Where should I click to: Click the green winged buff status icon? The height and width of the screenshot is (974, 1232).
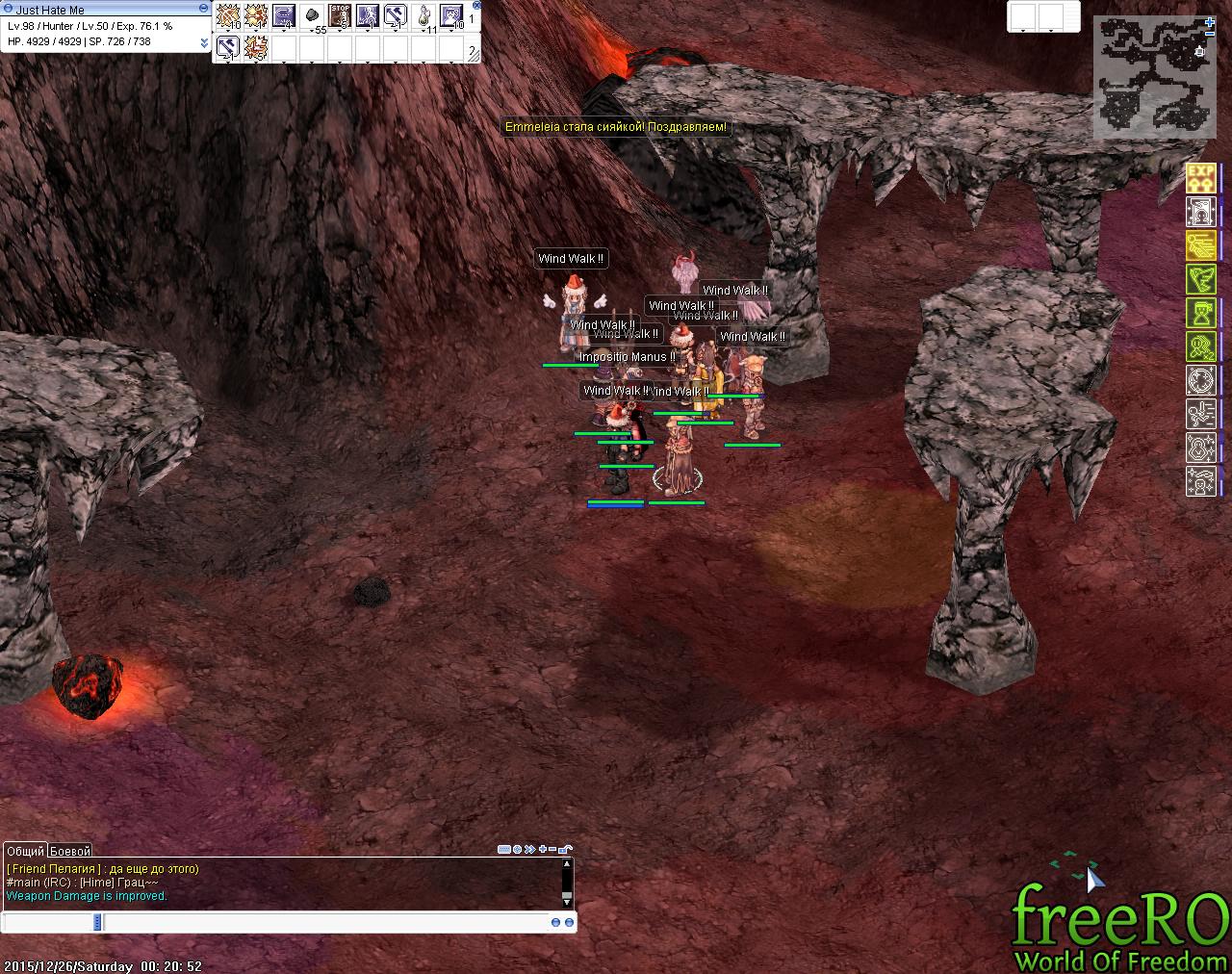(x=1200, y=279)
